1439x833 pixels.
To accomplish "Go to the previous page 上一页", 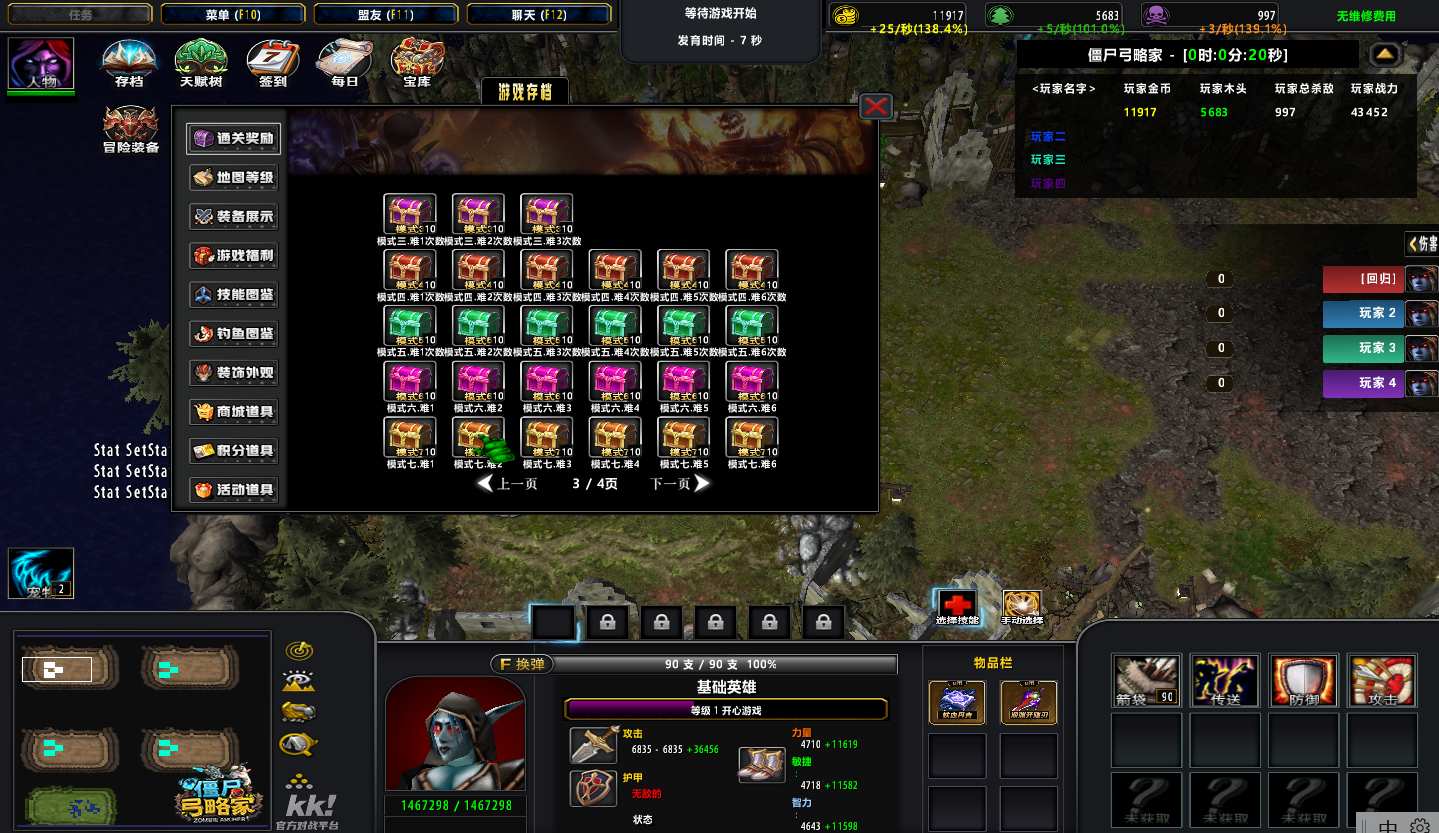I will coord(508,484).
